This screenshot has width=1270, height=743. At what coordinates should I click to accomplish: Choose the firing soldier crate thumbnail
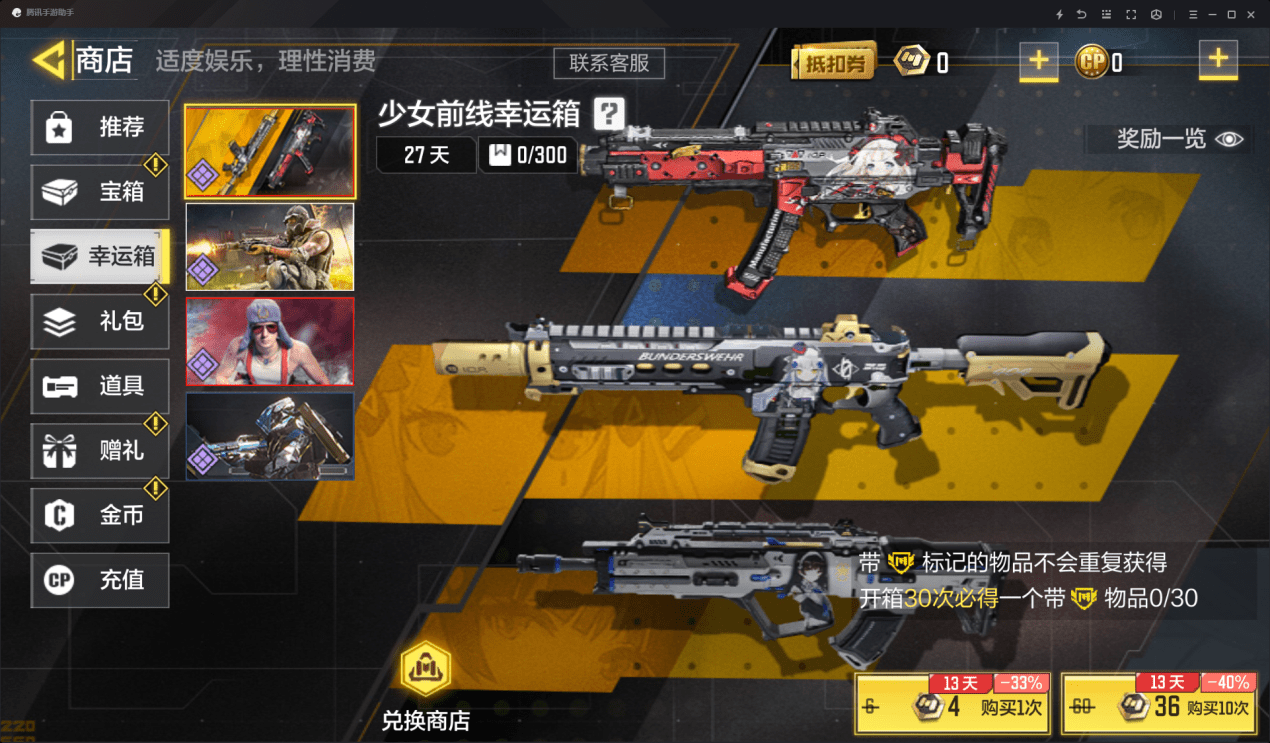(x=270, y=247)
